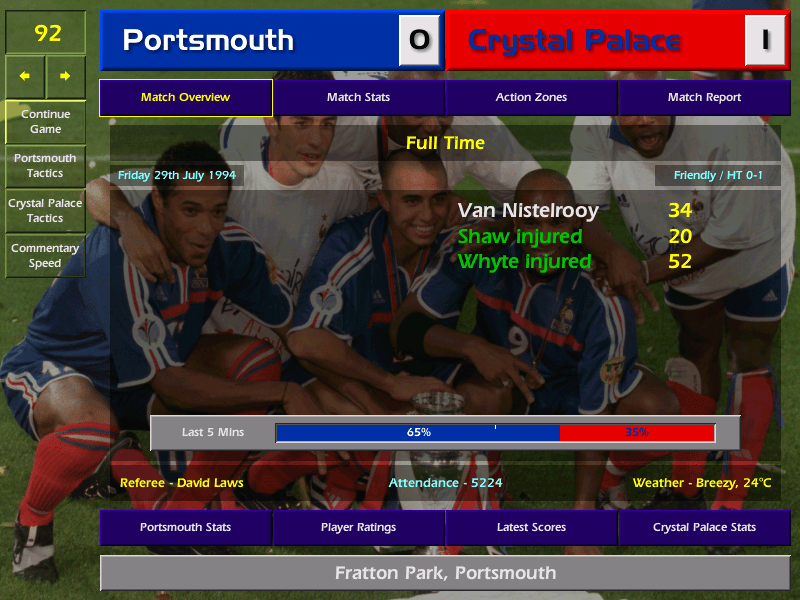This screenshot has height=600, width=800.
Task: Show the Action Zones tab
Action: (531, 97)
